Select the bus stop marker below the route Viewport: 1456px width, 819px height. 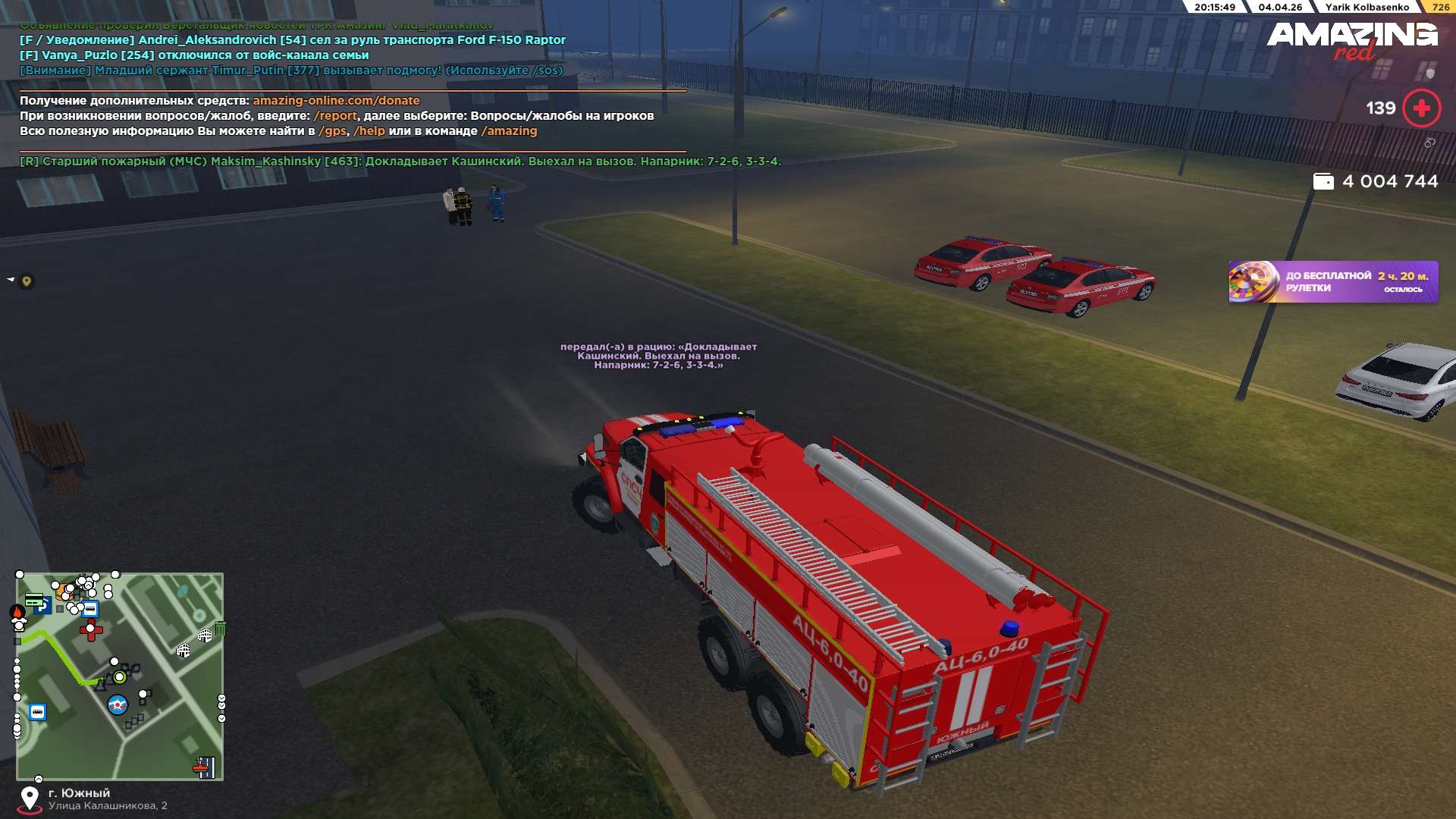tap(37, 712)
